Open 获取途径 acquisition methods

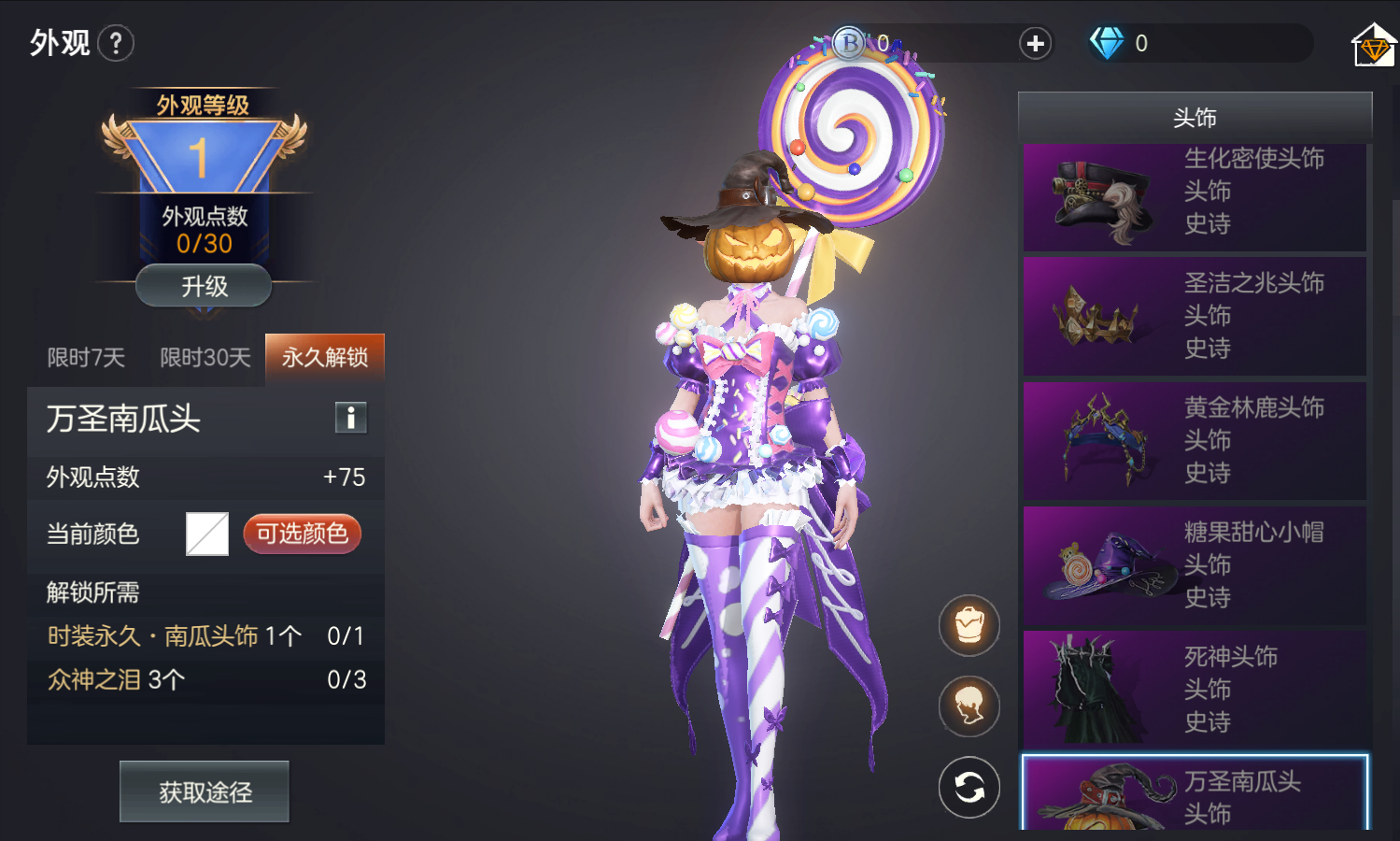pyautogui.click(x=205, y=791)
